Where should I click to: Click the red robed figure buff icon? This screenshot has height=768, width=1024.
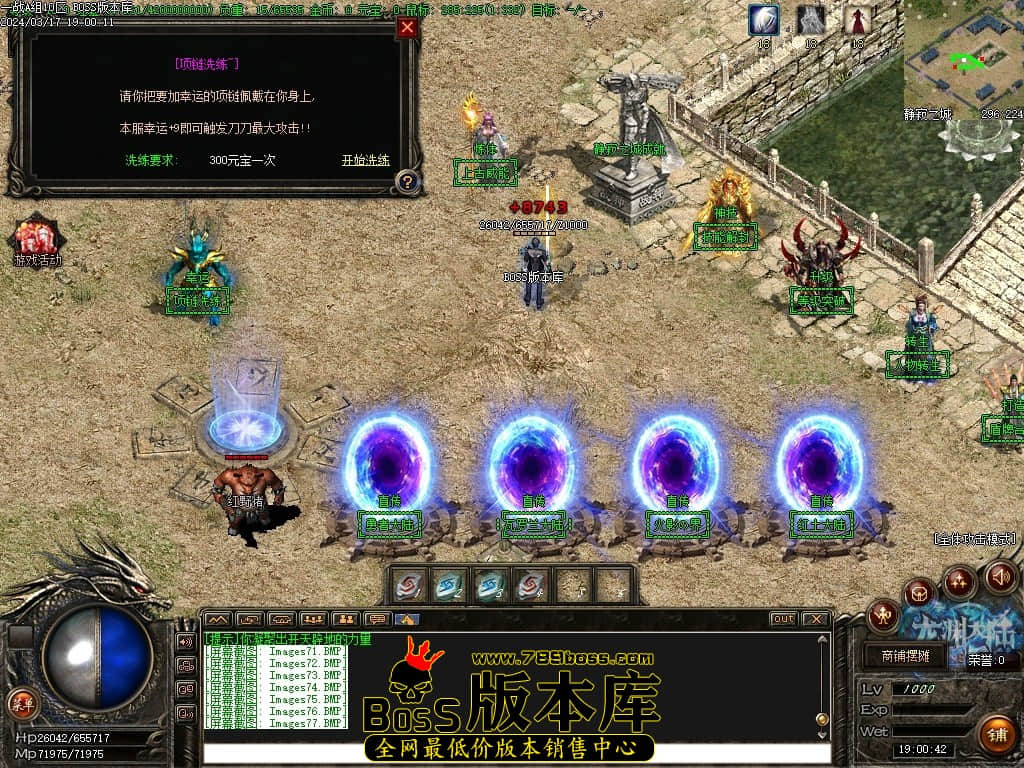pyautogui.click(x=857, y=20)
